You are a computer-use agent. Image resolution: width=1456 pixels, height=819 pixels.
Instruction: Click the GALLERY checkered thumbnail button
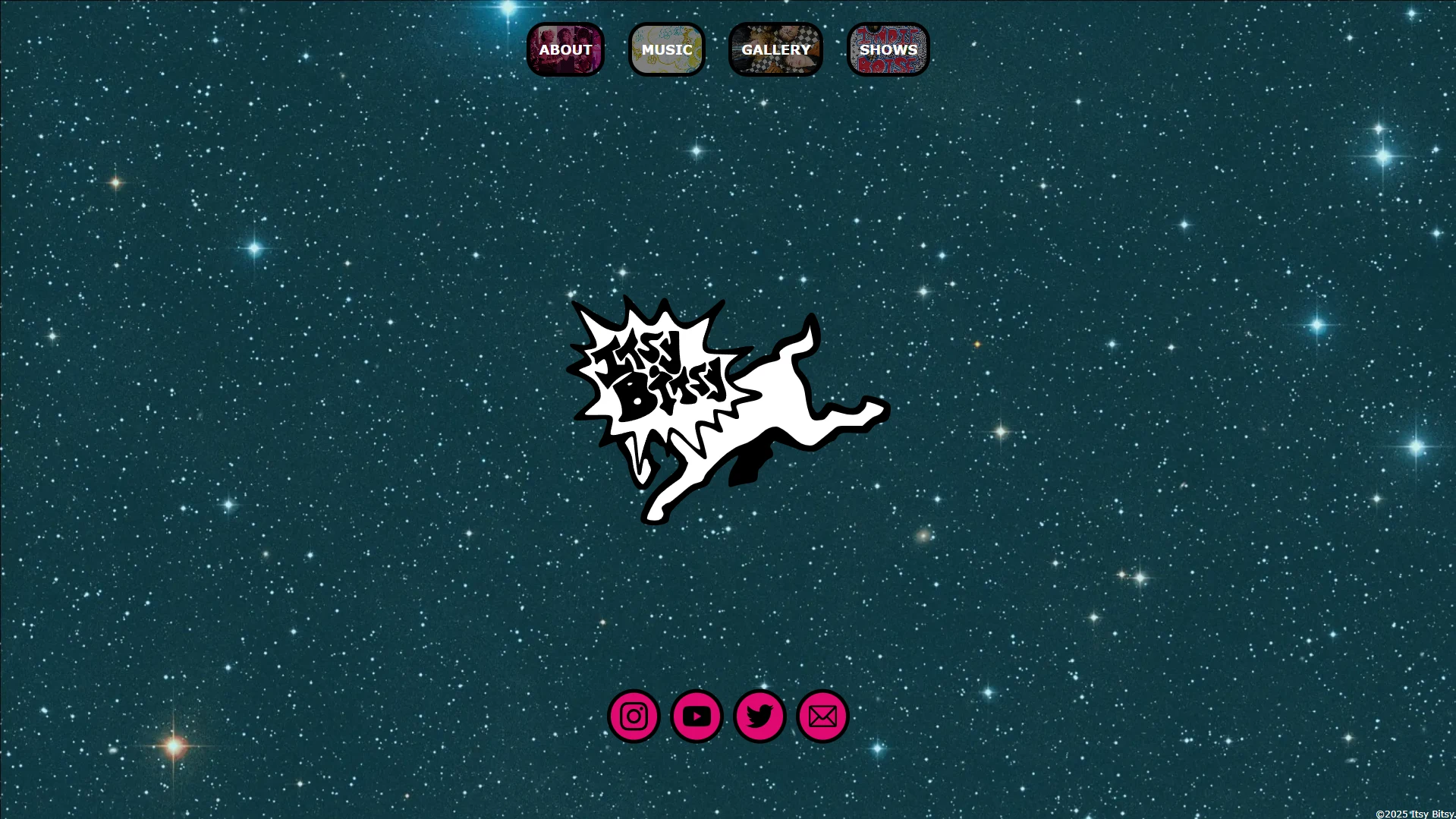[x=775, y=49]
